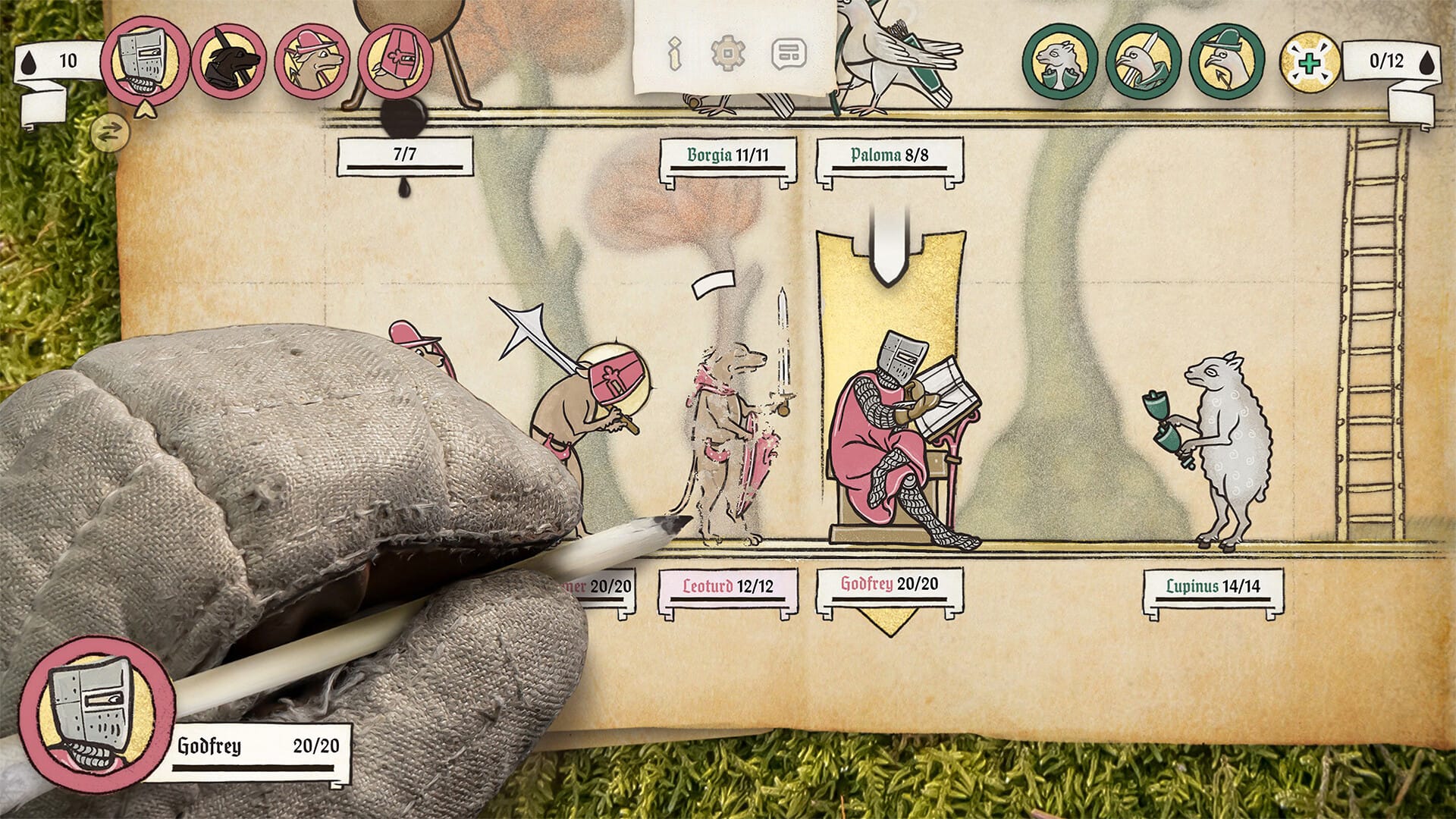1456x819 pixels.
Task: Select the Leoturd 12/12 name banner
Action: coord(728,587)
